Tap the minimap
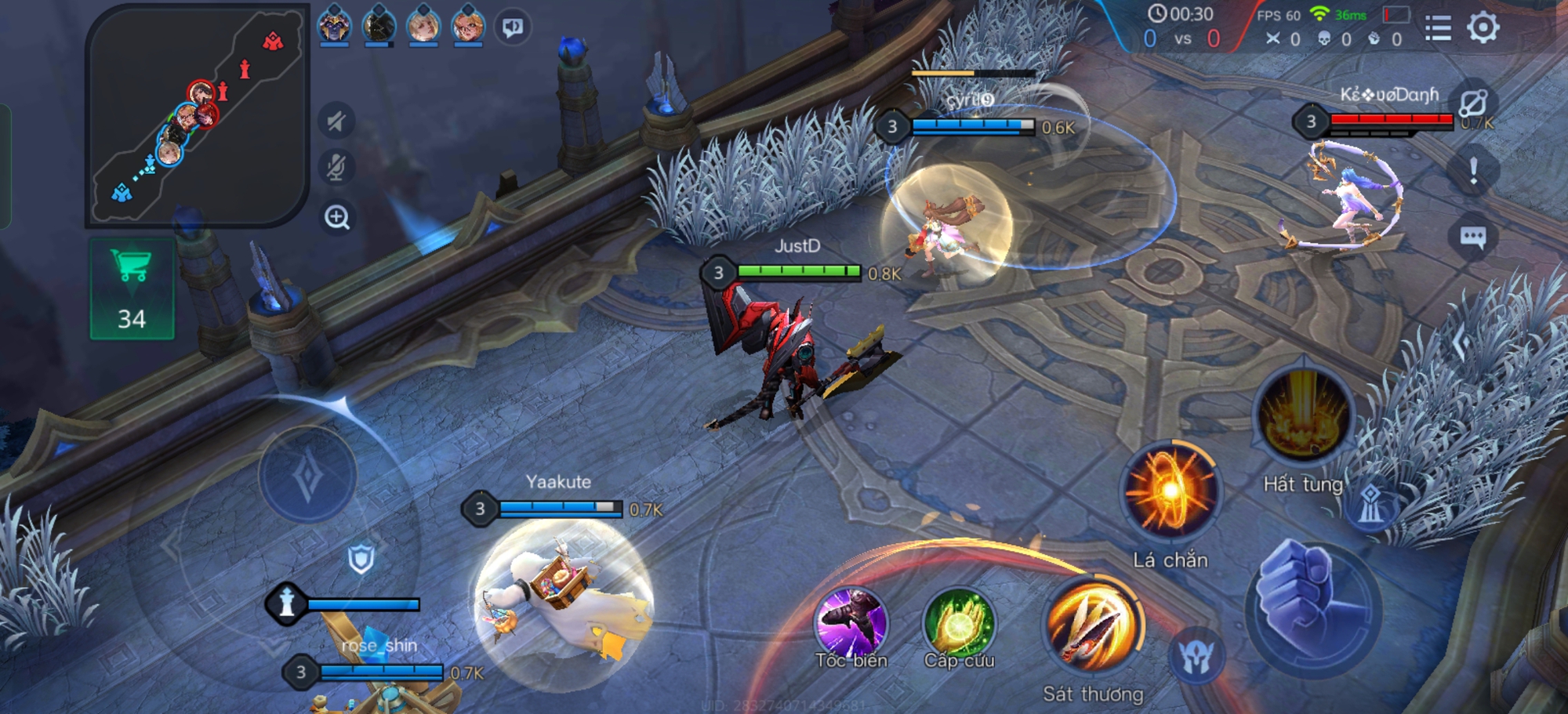Viewport: 1568px width, 714px height. point(196,116)
